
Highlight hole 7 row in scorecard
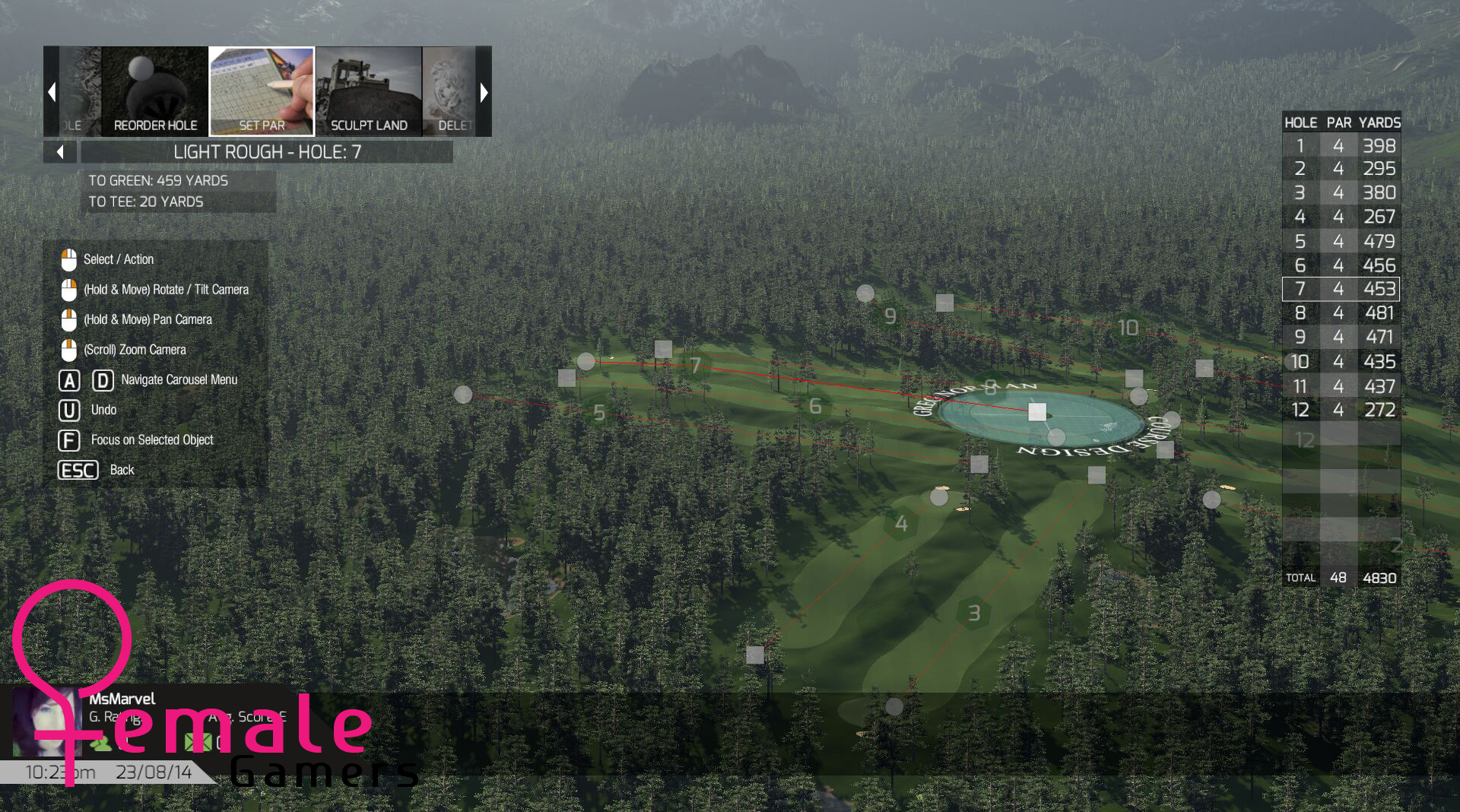[1341, 289]
